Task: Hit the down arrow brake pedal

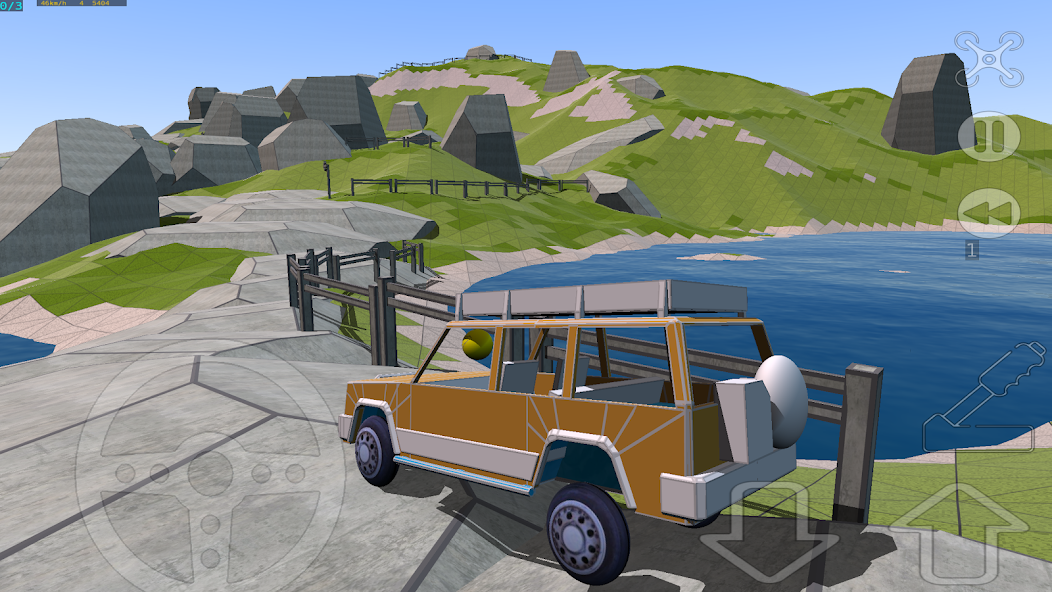Action: coord(769,530)
